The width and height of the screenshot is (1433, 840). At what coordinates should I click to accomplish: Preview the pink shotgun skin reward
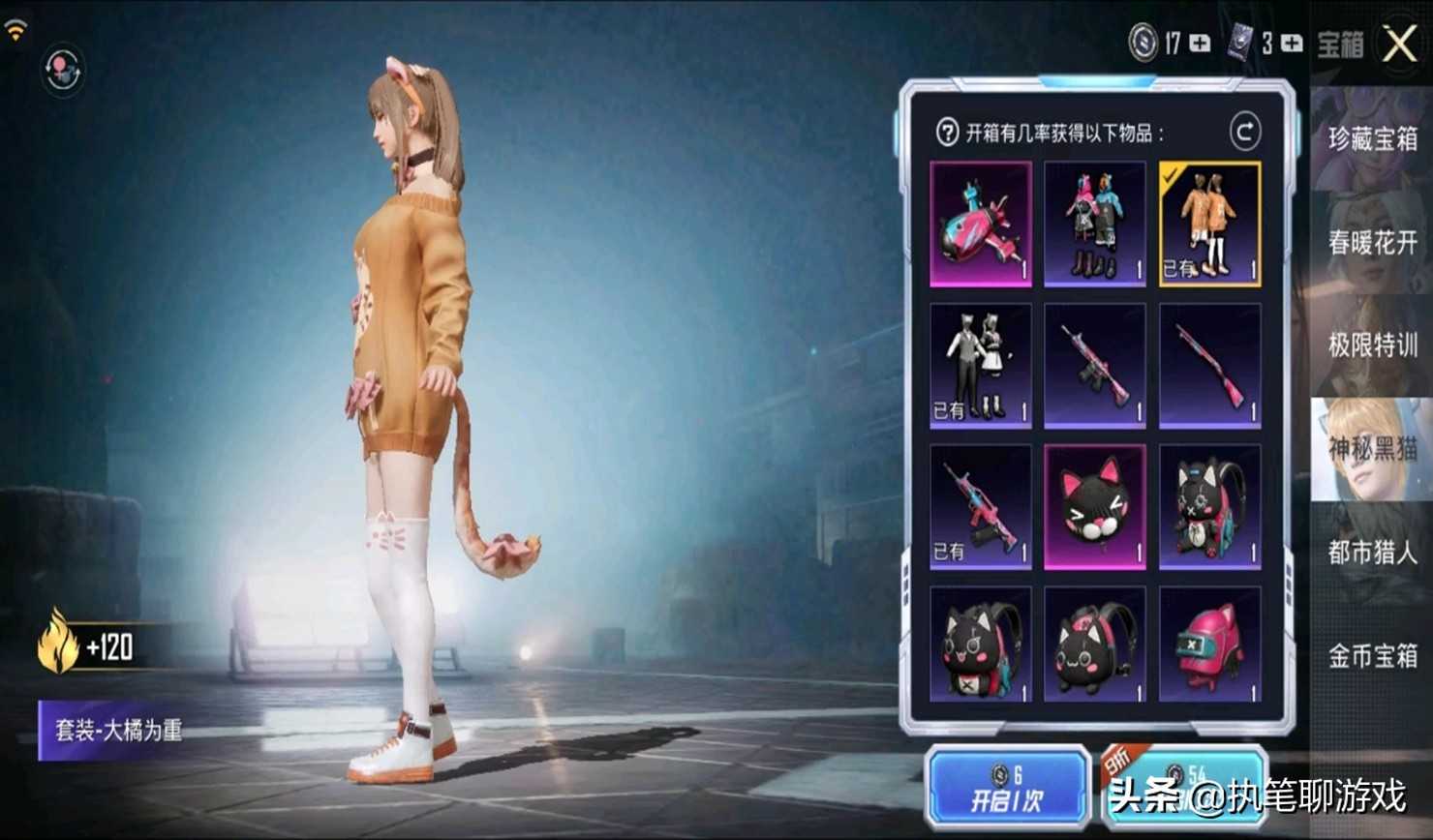pos(1209,366)
